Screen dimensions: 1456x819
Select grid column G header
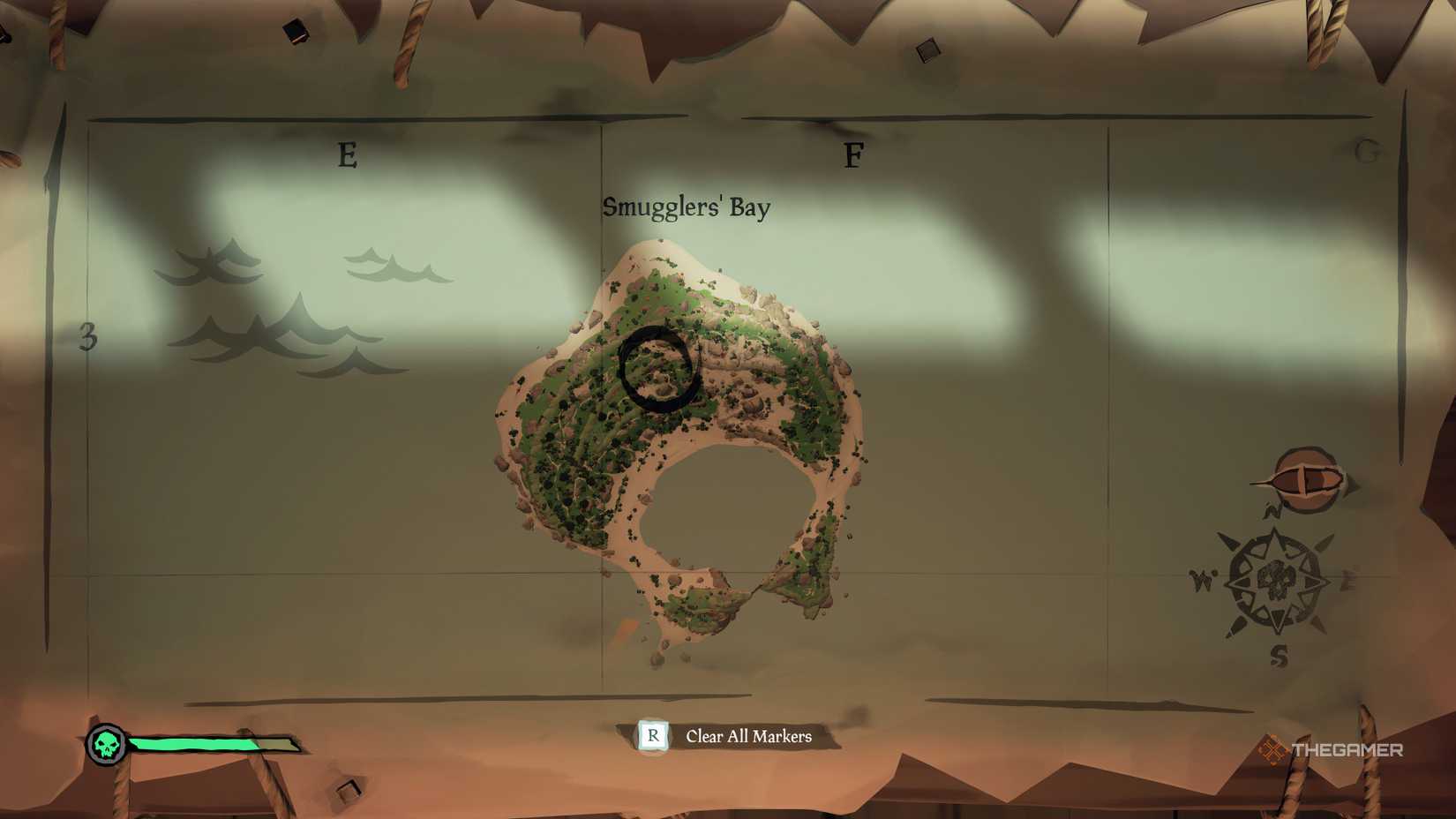coord(1367,152)
